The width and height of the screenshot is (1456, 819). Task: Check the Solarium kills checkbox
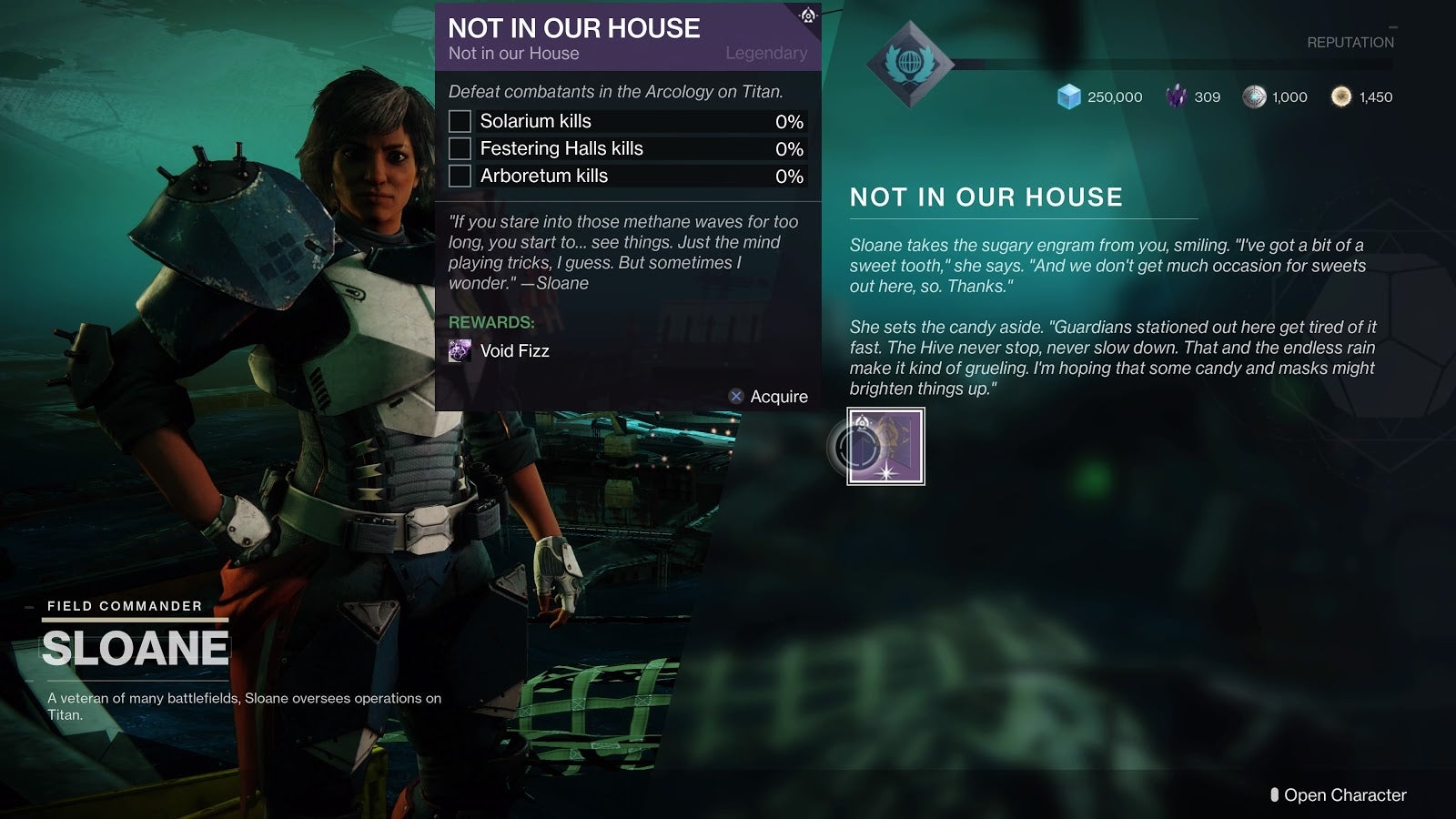(x=461, y=121)
